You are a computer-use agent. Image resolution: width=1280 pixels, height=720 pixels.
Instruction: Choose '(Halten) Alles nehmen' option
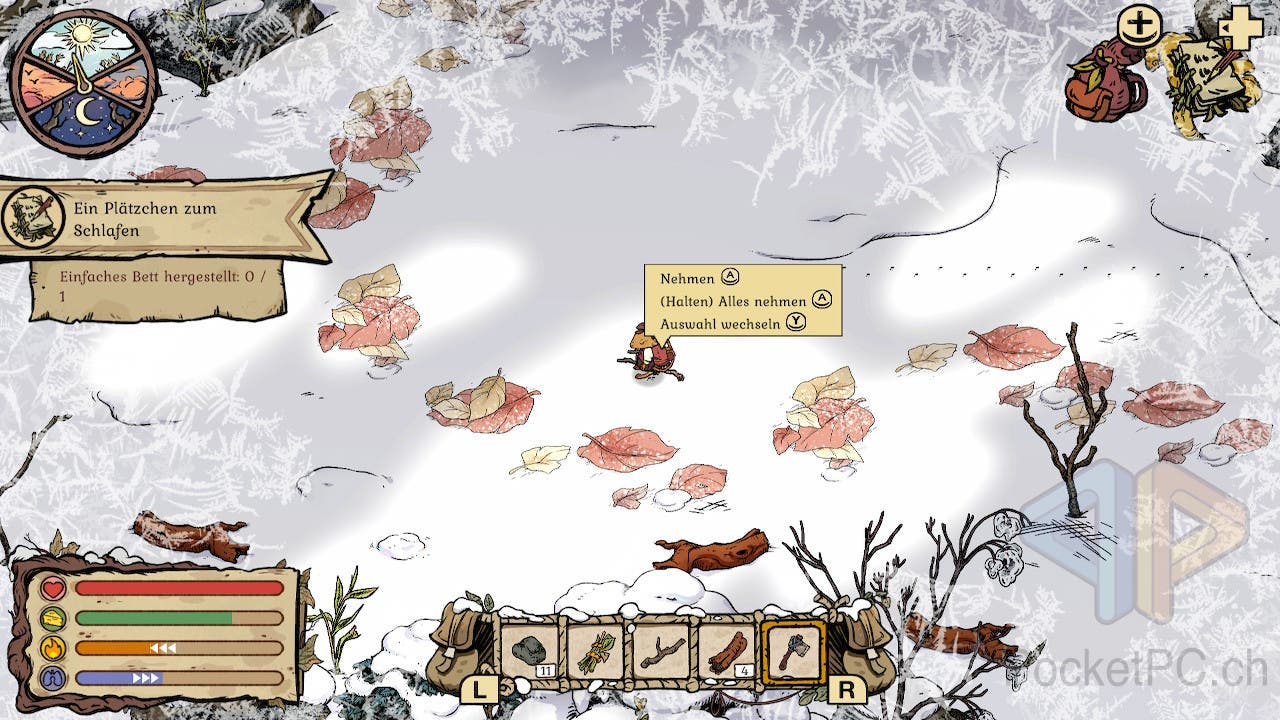point(733,301)
